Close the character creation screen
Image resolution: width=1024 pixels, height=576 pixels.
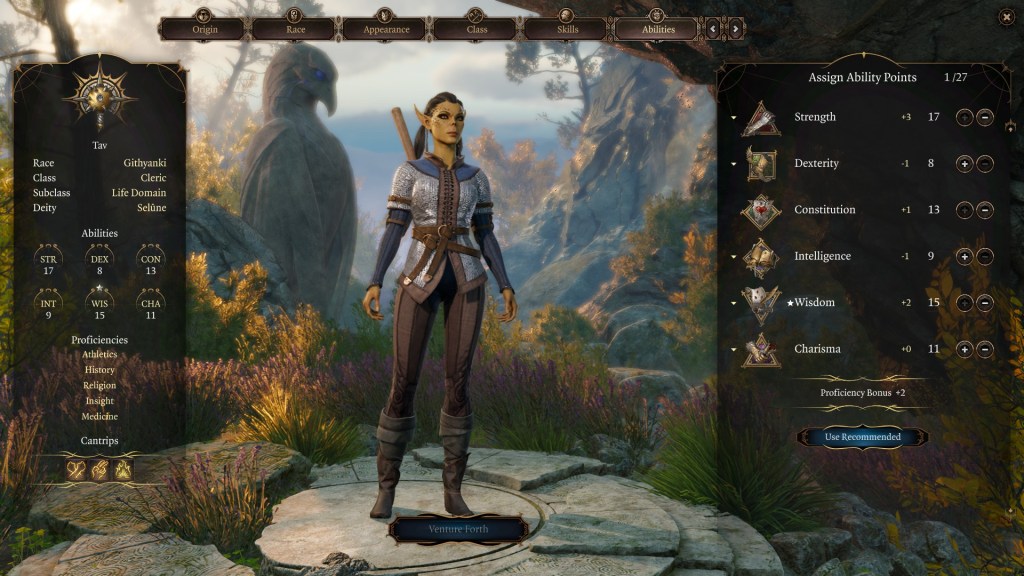coord(1006,16)
